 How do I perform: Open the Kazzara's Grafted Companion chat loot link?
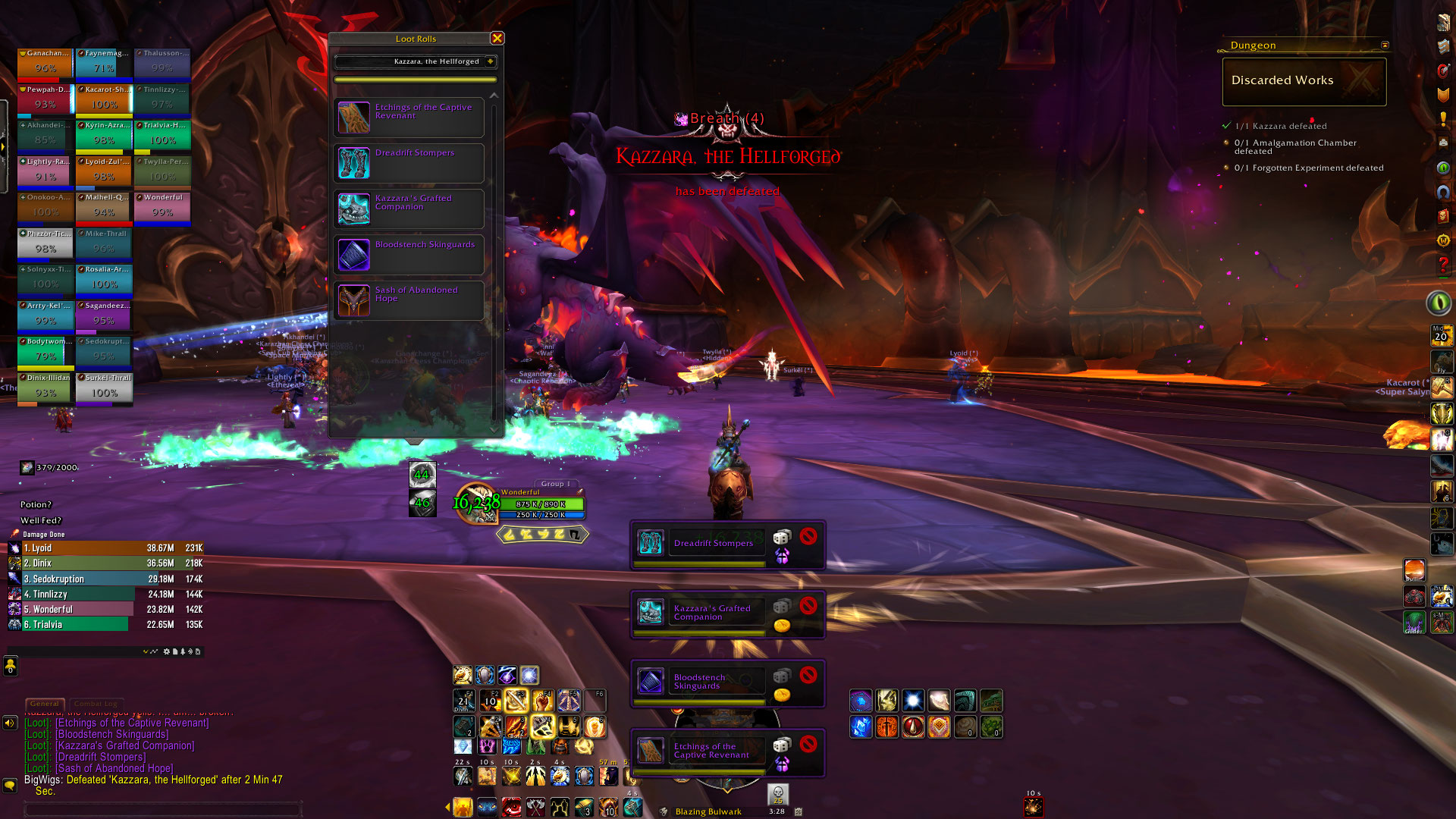125,746
